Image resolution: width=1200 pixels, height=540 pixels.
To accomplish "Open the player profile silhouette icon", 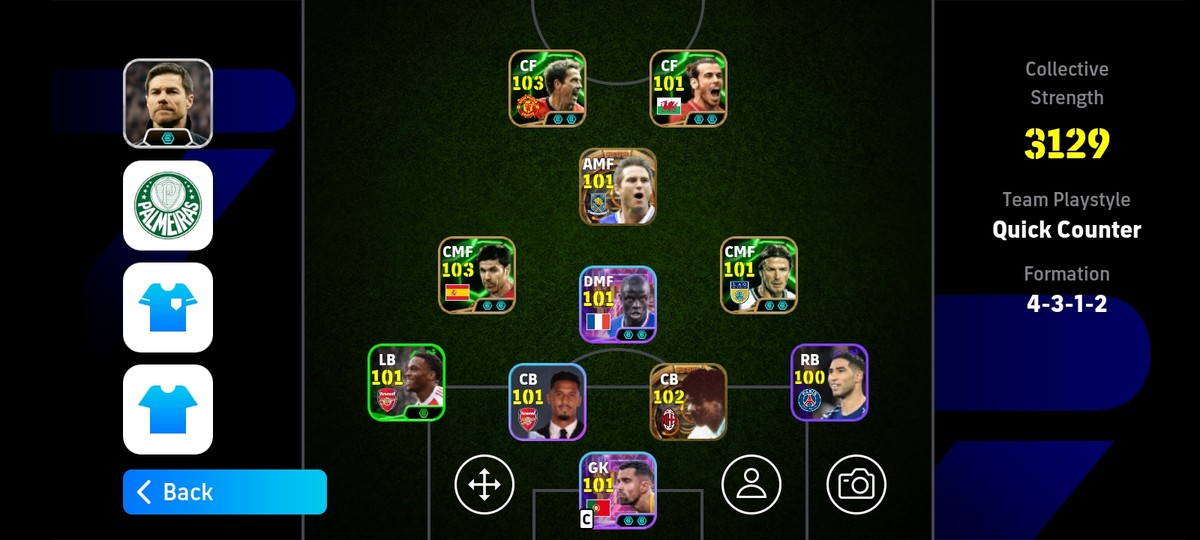I will point(751,485).
